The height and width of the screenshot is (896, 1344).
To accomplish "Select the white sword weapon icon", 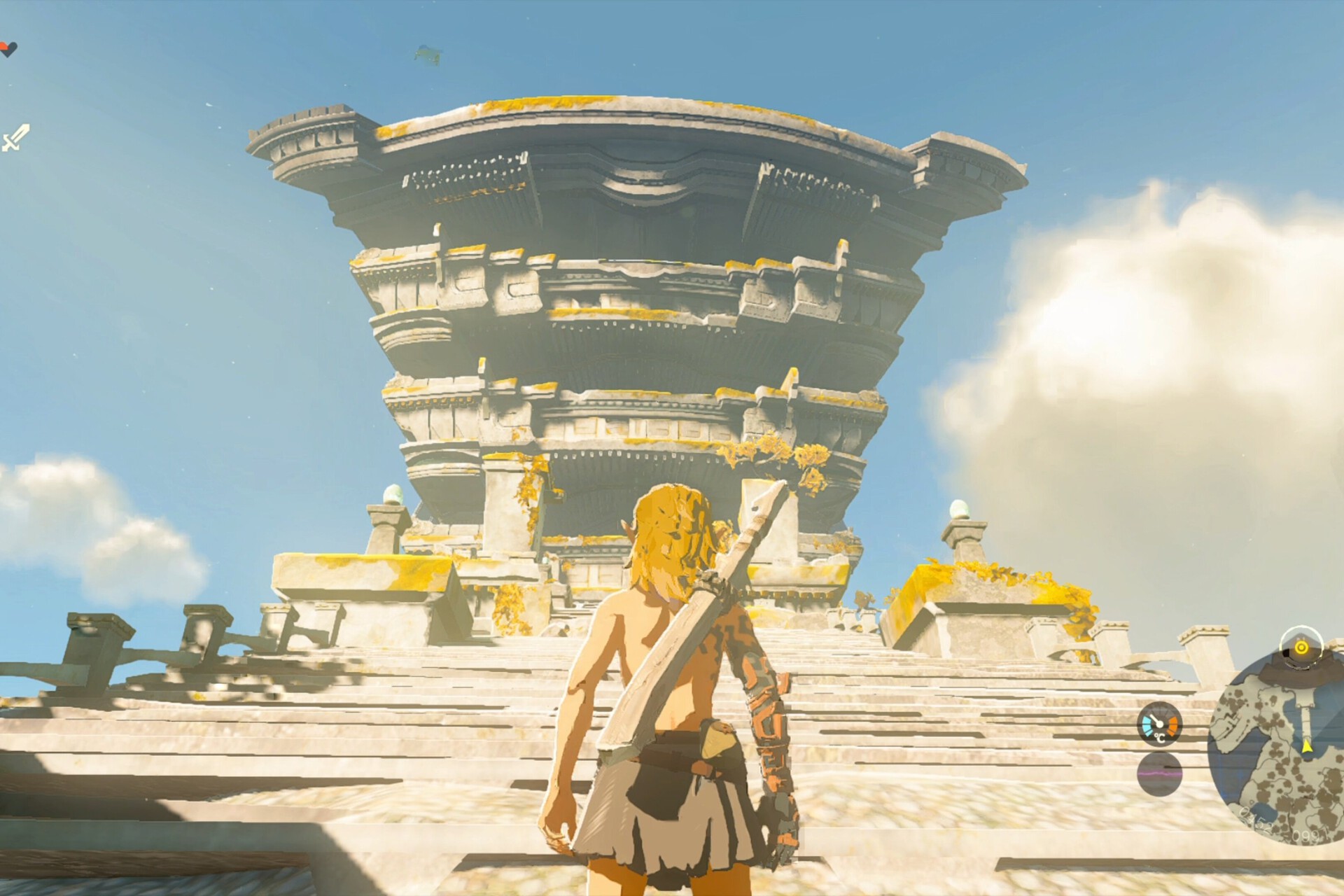I will 15,137.
